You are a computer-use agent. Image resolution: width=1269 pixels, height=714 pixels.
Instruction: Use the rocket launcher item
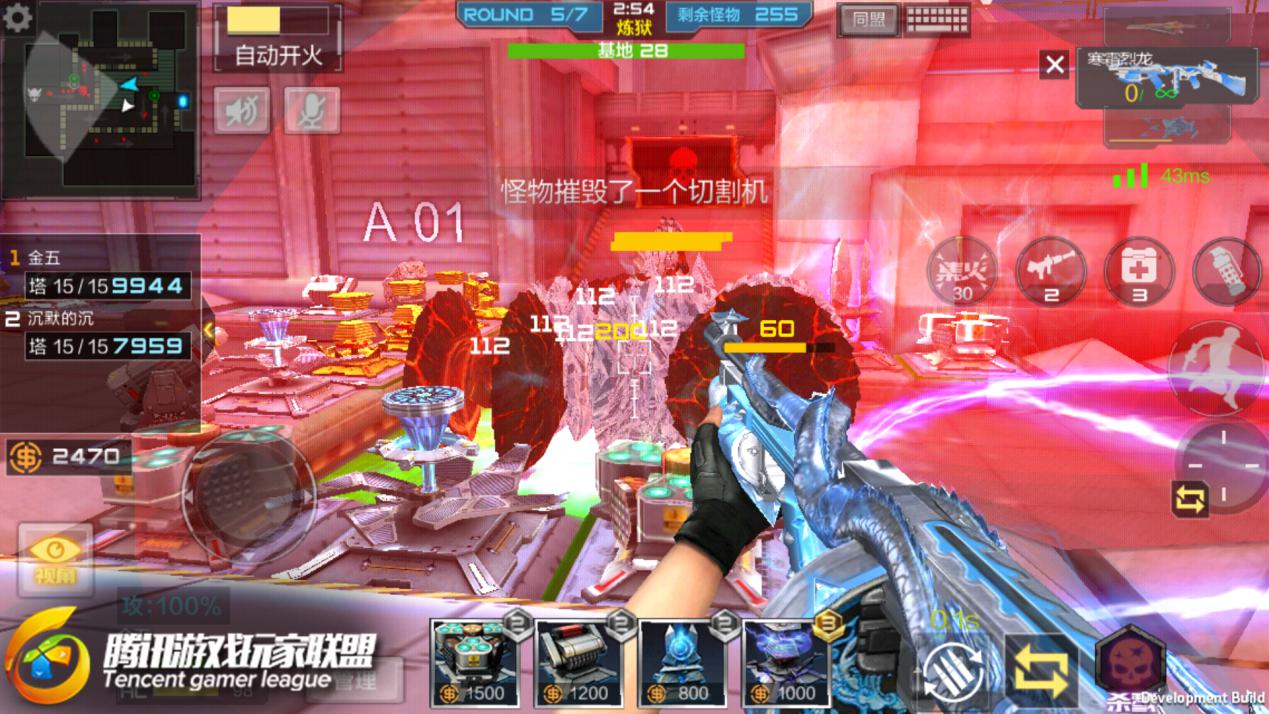pos(1050,271)
